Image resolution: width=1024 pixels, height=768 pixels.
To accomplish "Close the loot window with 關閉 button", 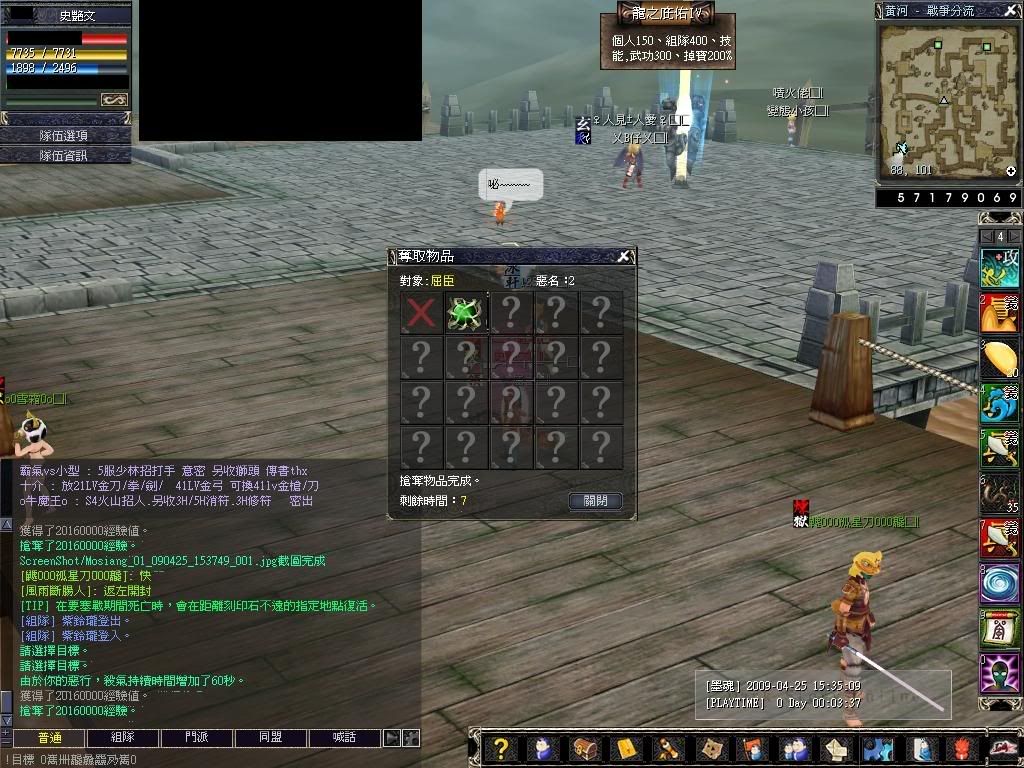I will (x=595, y=501).
